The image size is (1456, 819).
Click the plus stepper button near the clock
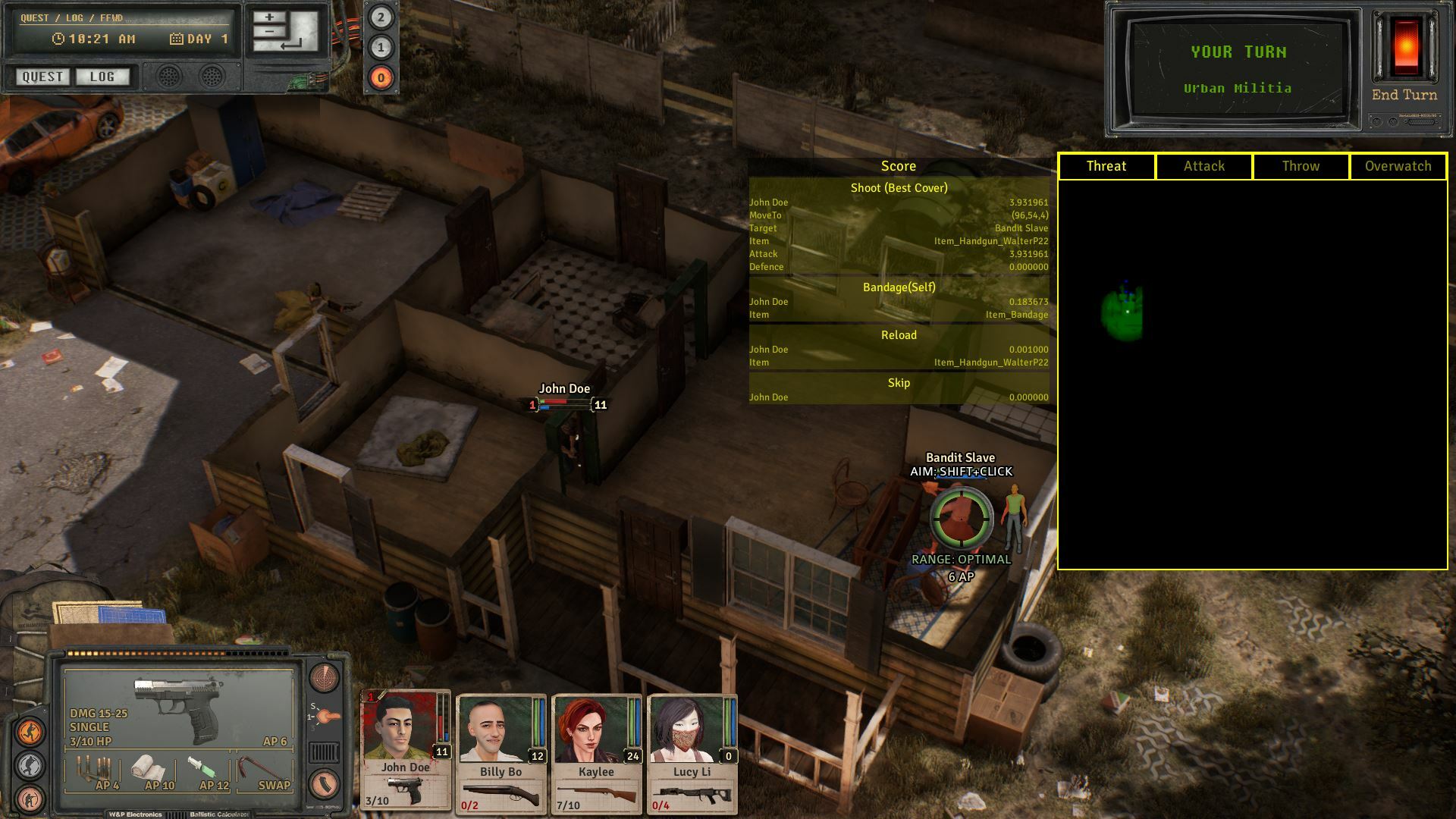pos(269,17)
